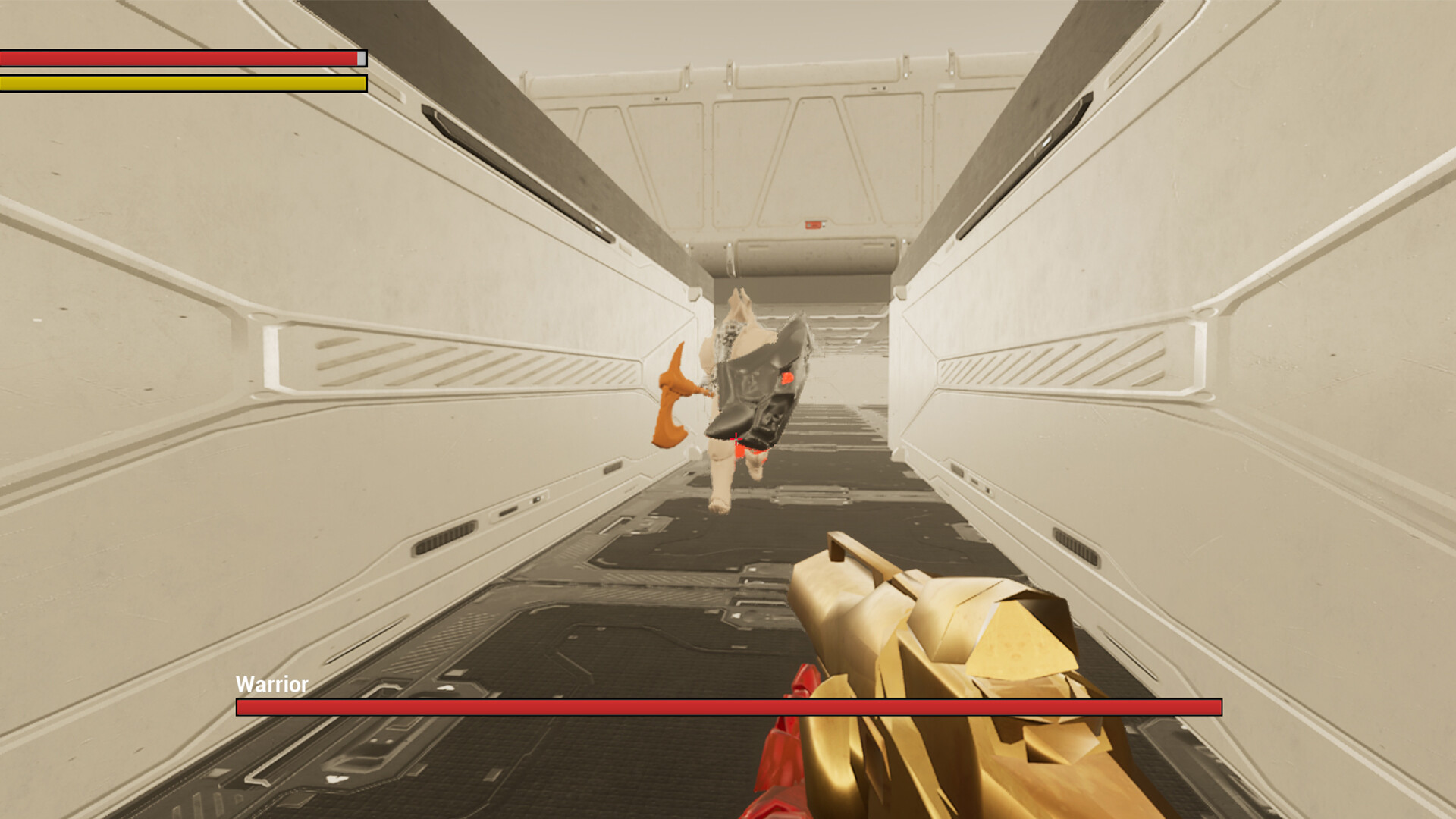This screenshot has height=819, width=1456.
Task: Select the Warrior name label
Action: [271, 685]
